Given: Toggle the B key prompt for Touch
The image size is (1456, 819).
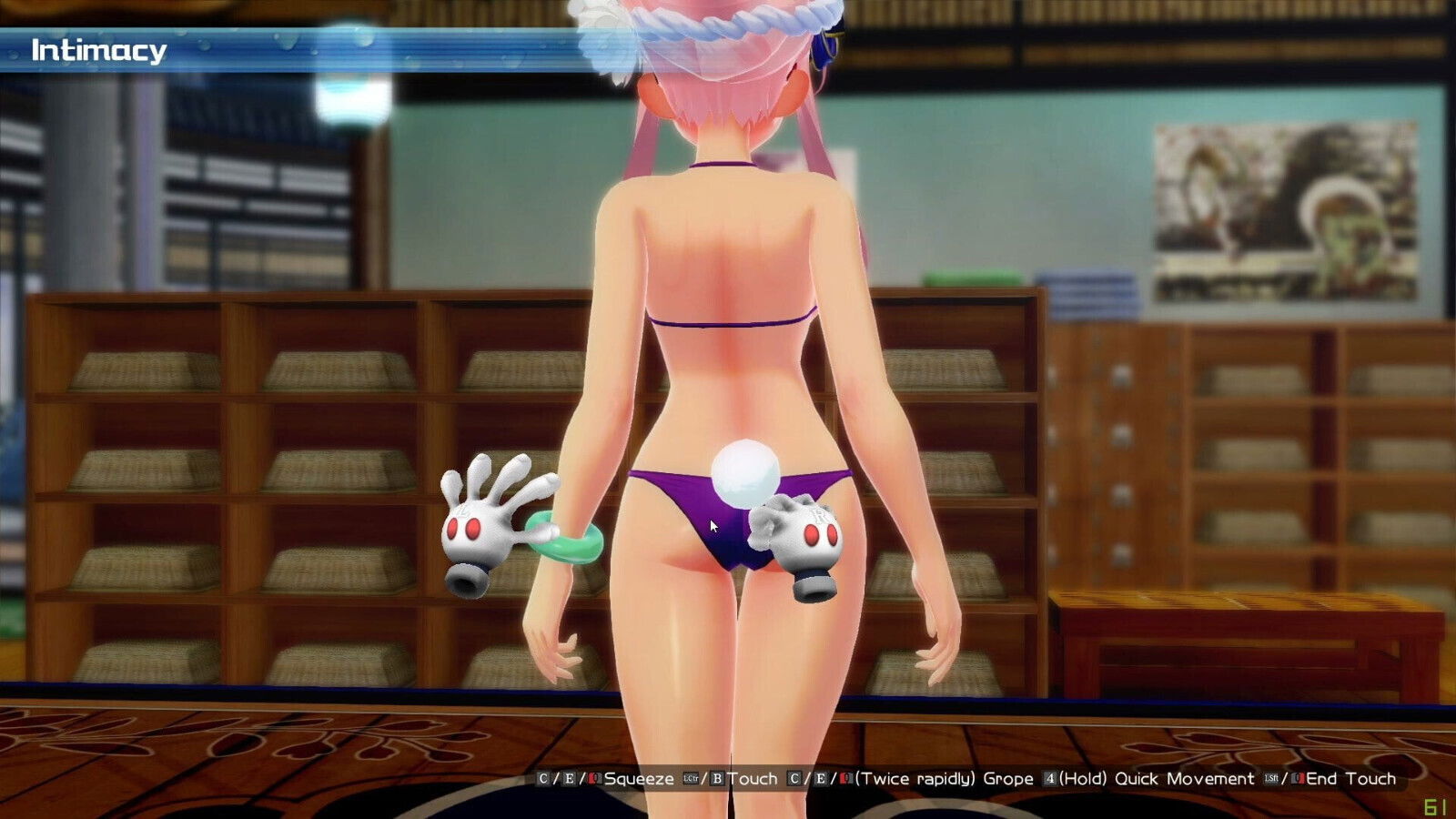Looking at the screenshot, I should [716, 779].
